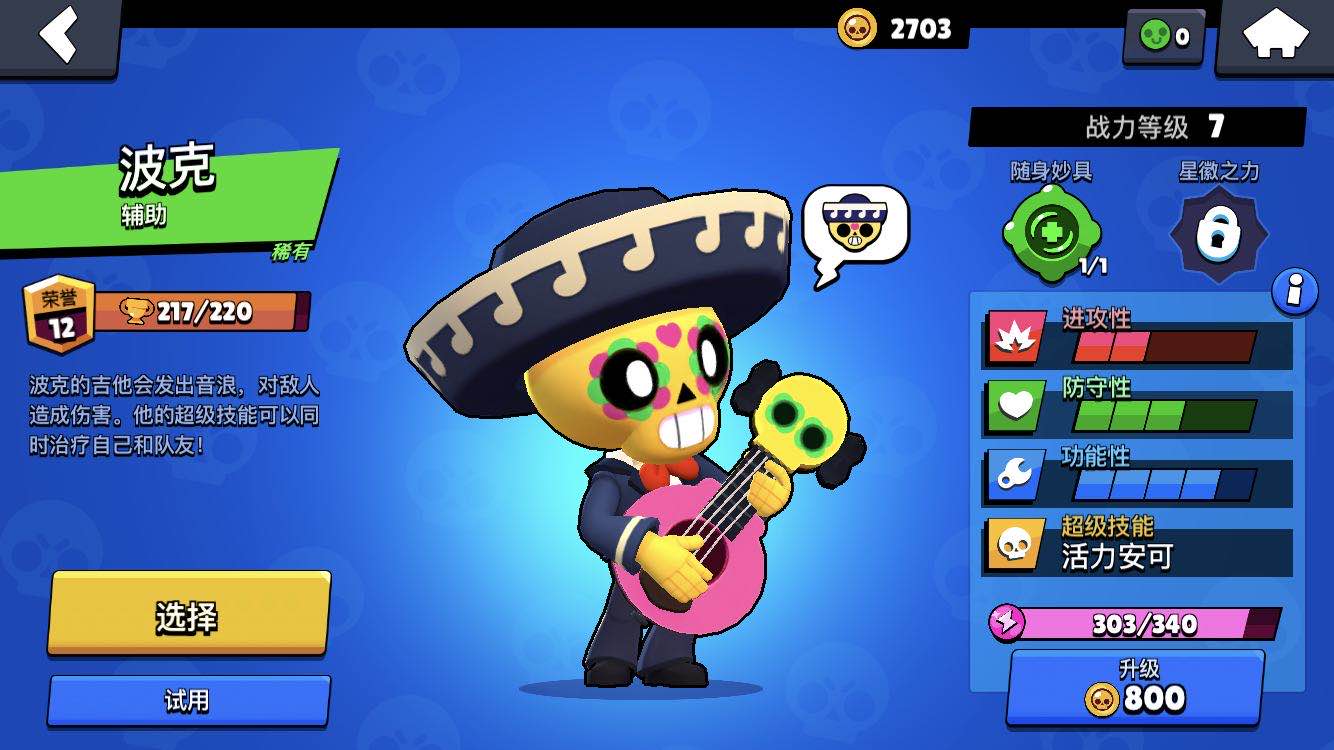Open Poco's pin speech bubble
The image size is (1334, 750).
tap(855, 230)
